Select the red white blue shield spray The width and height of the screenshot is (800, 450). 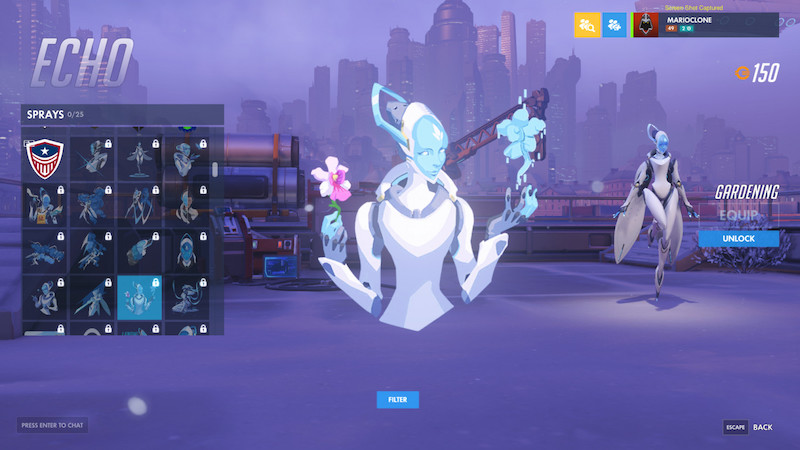tap(44, 158)
